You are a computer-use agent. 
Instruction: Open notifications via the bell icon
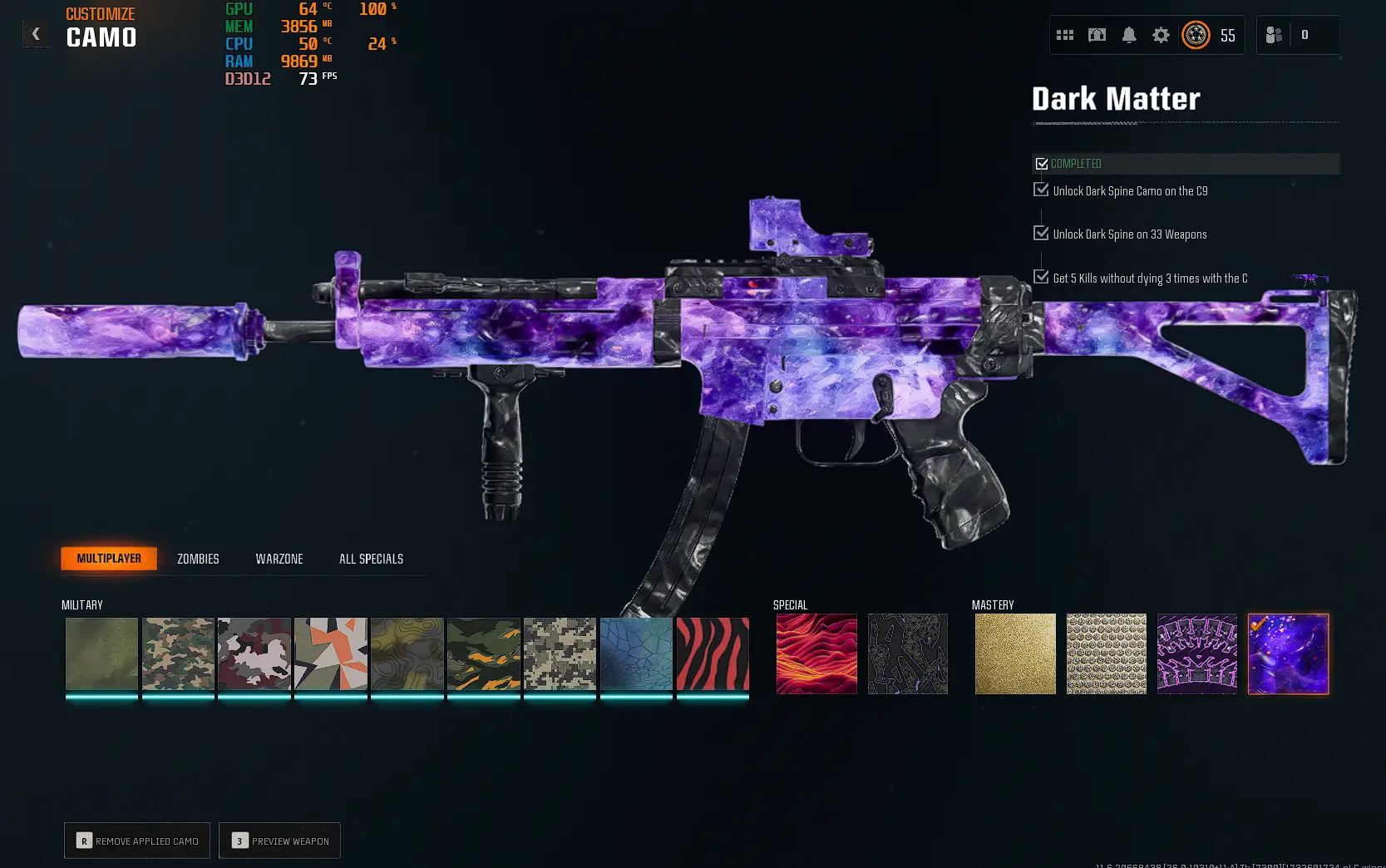click(1128, 35)
